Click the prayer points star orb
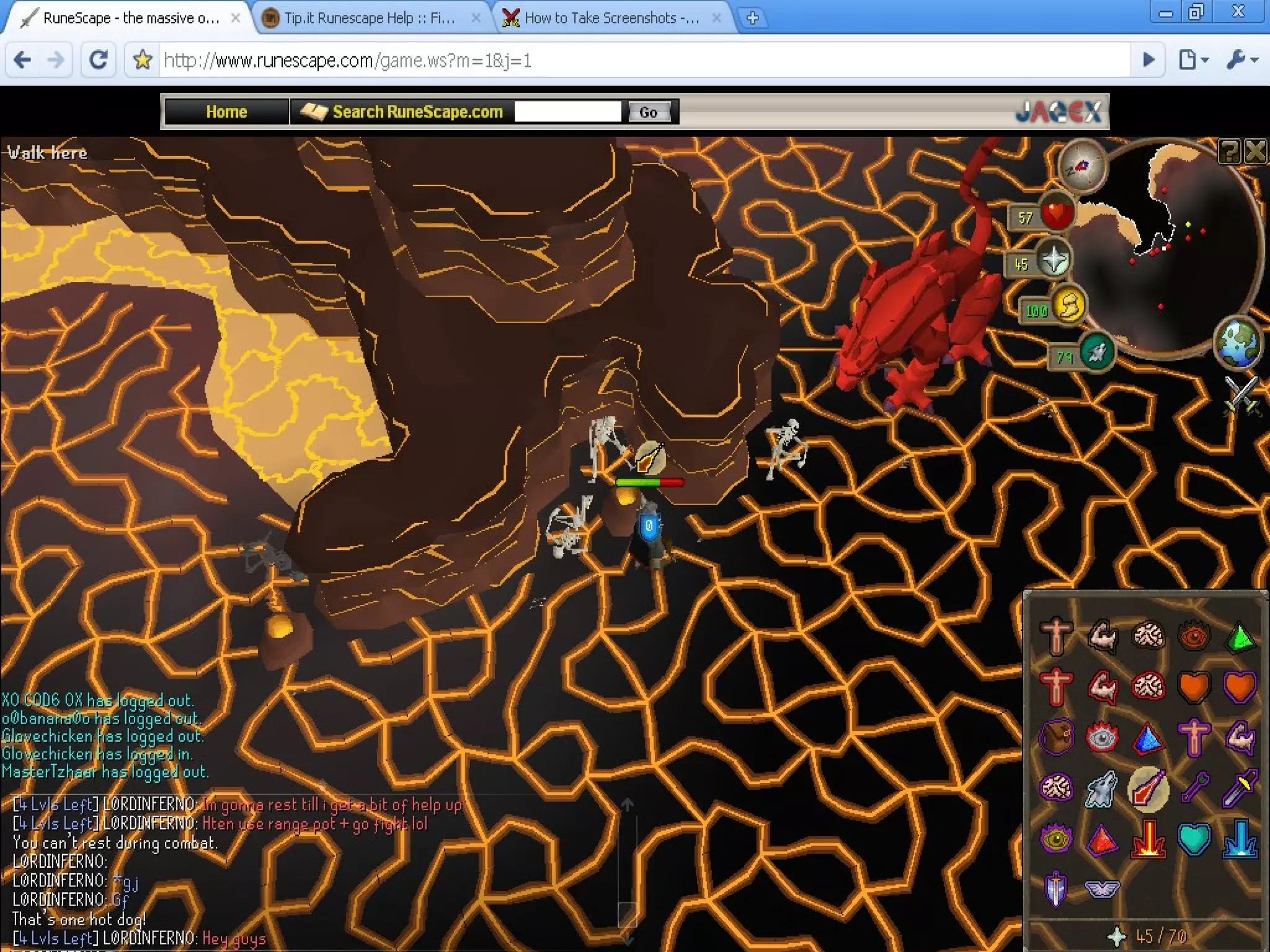The height and width of the screenshot is (952, 1270). pos(1054,260)
